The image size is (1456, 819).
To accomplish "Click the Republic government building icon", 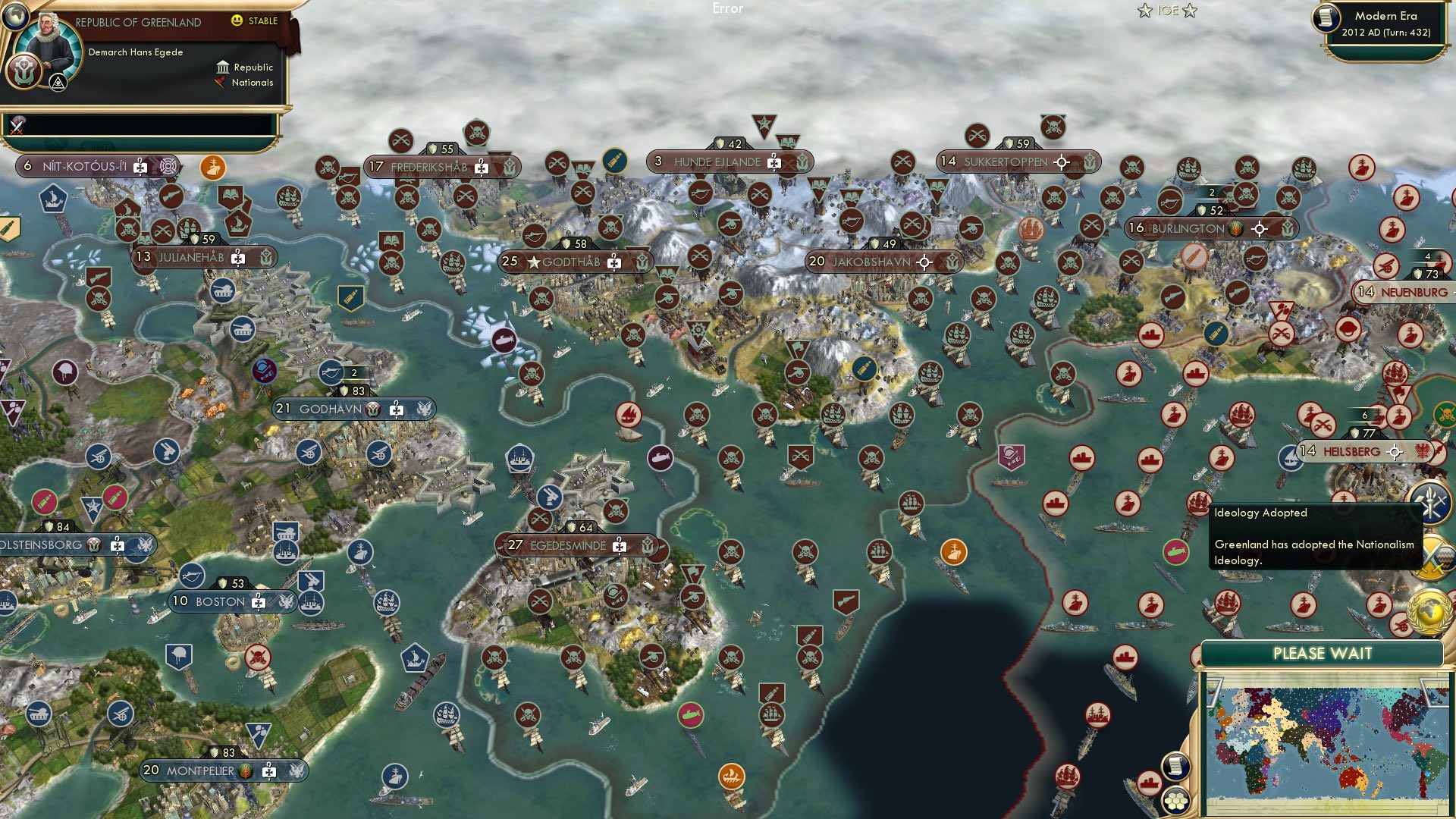I will point(224,67).
